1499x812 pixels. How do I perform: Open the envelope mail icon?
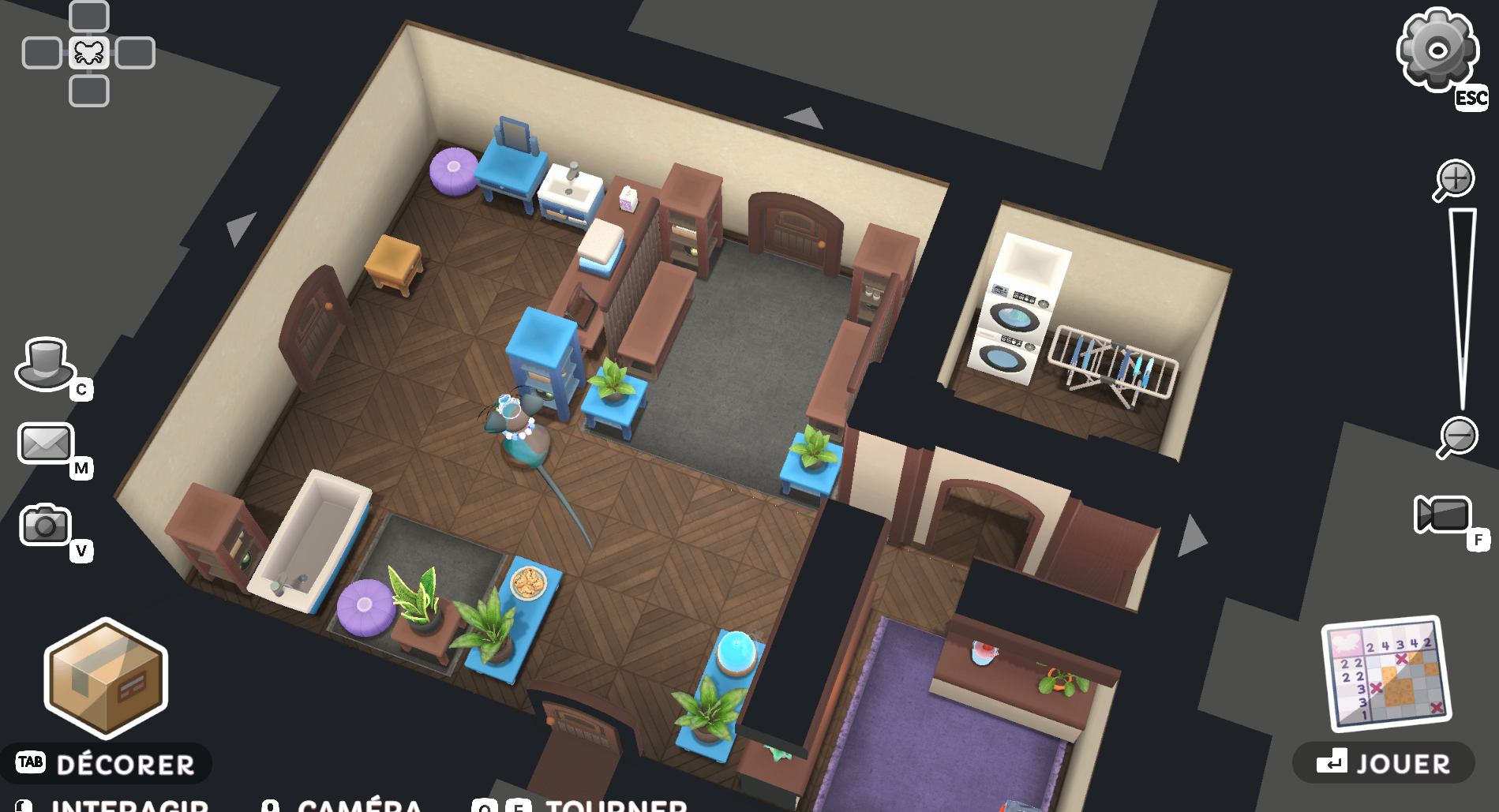(46, 443)
